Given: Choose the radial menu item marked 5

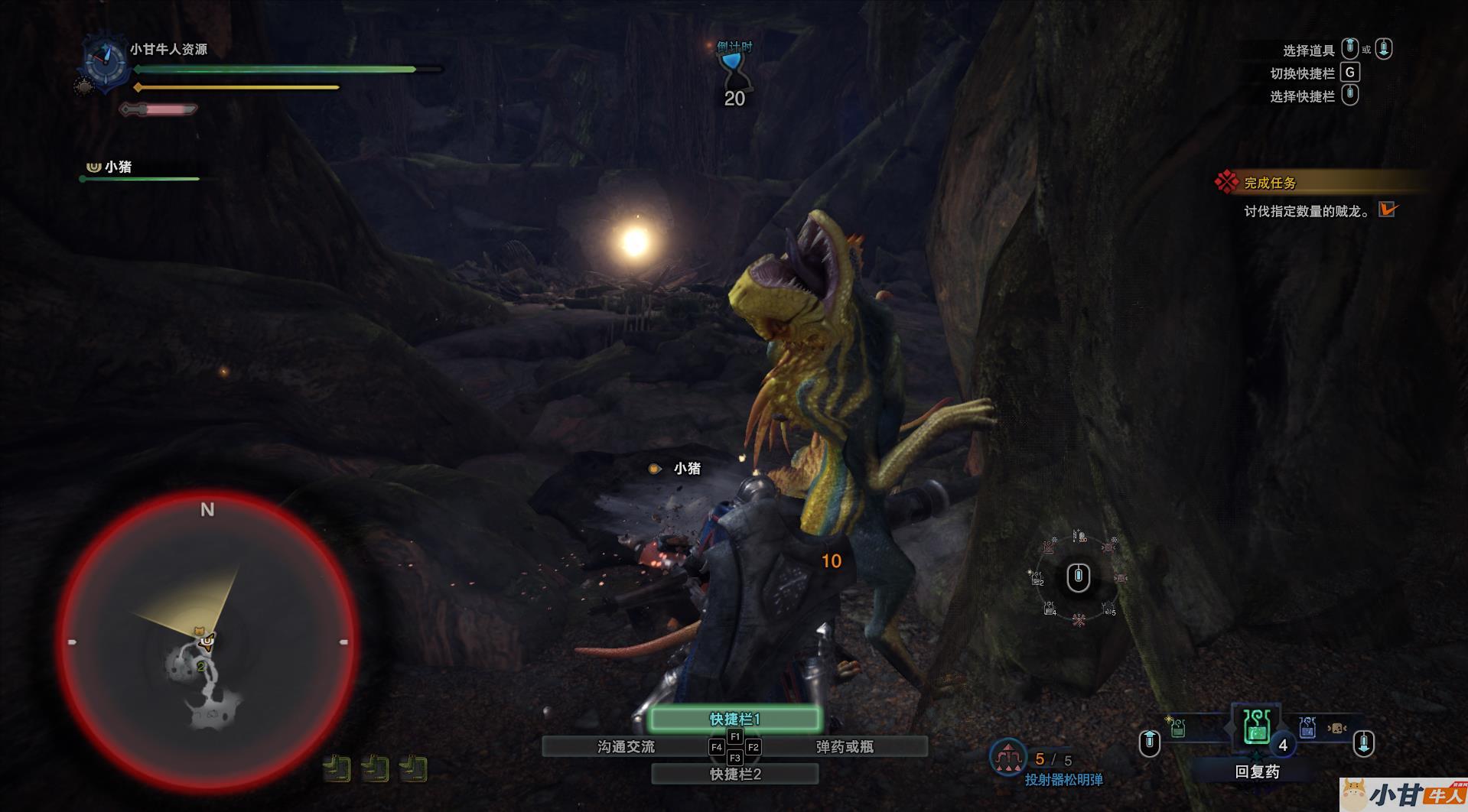Looking at the screenshot, I should point(1109,609).
